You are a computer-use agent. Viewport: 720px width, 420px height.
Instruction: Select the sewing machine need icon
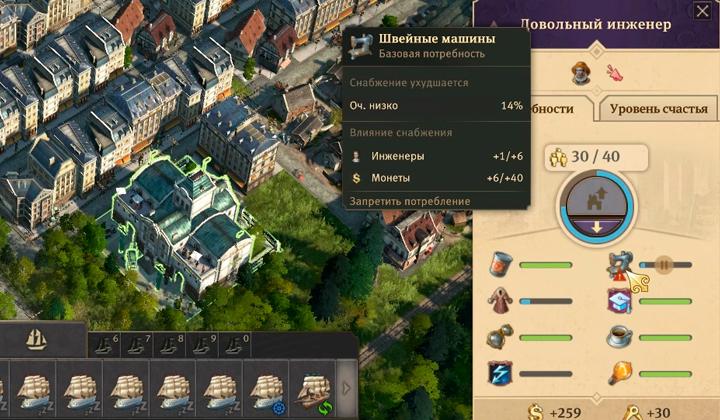tap(622, 267)
